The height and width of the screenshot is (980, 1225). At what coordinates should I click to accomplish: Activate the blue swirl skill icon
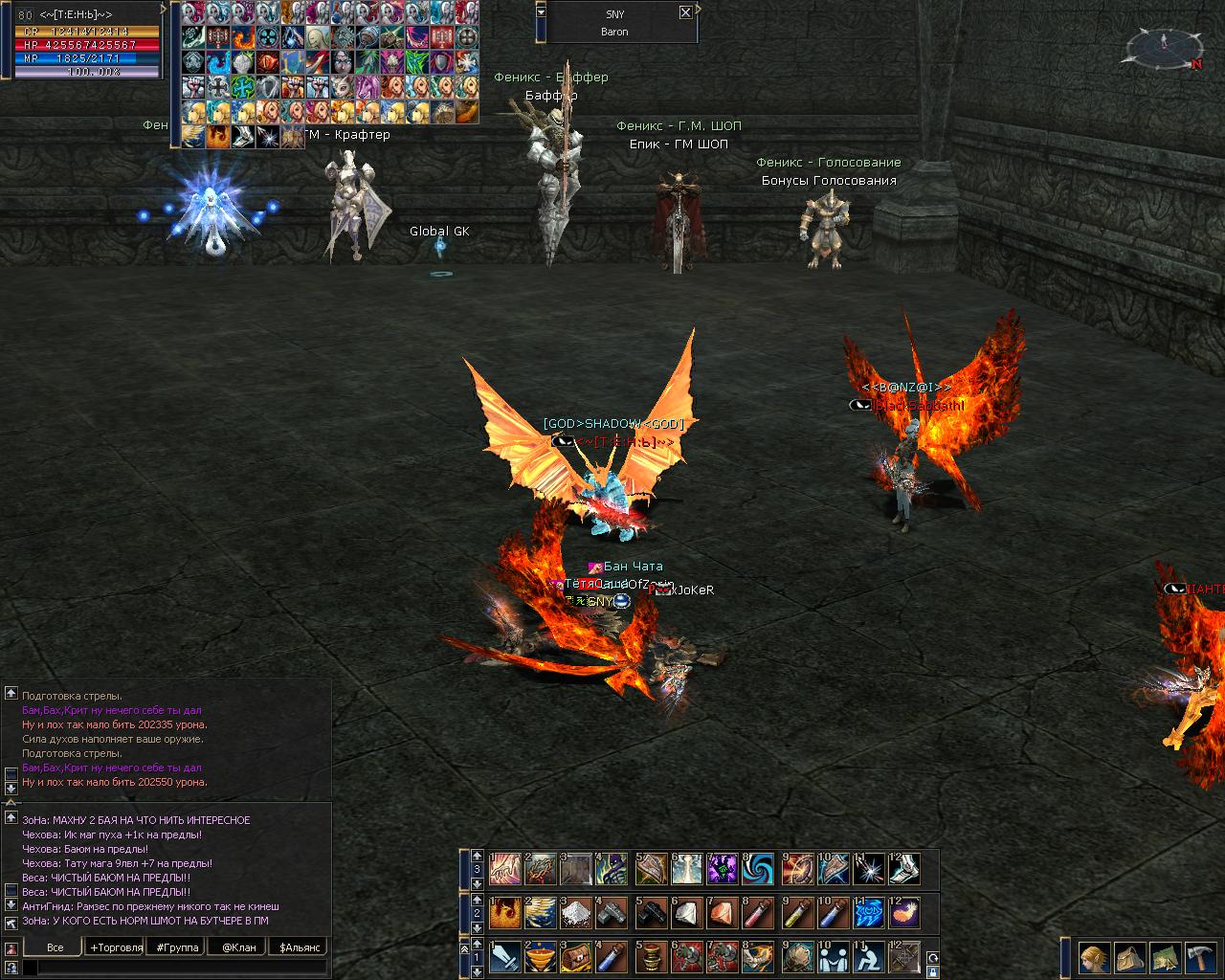[759, 869]
